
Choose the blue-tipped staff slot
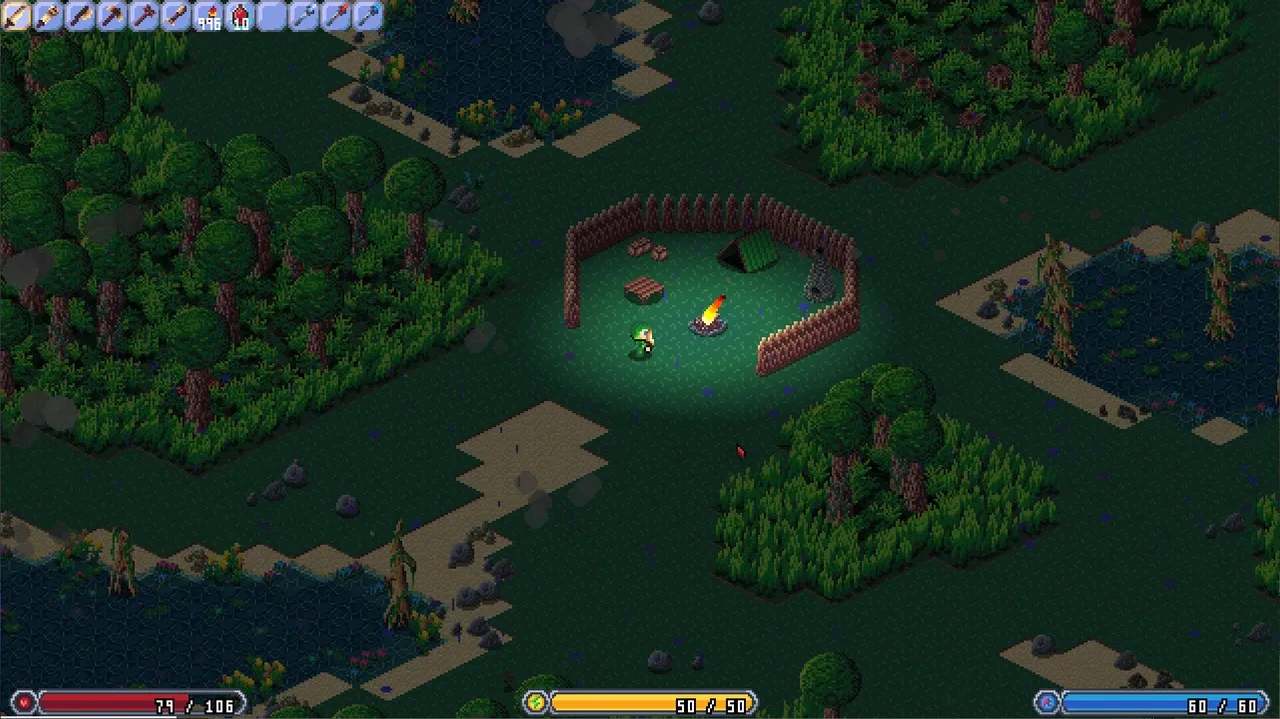tap(368, 16)
